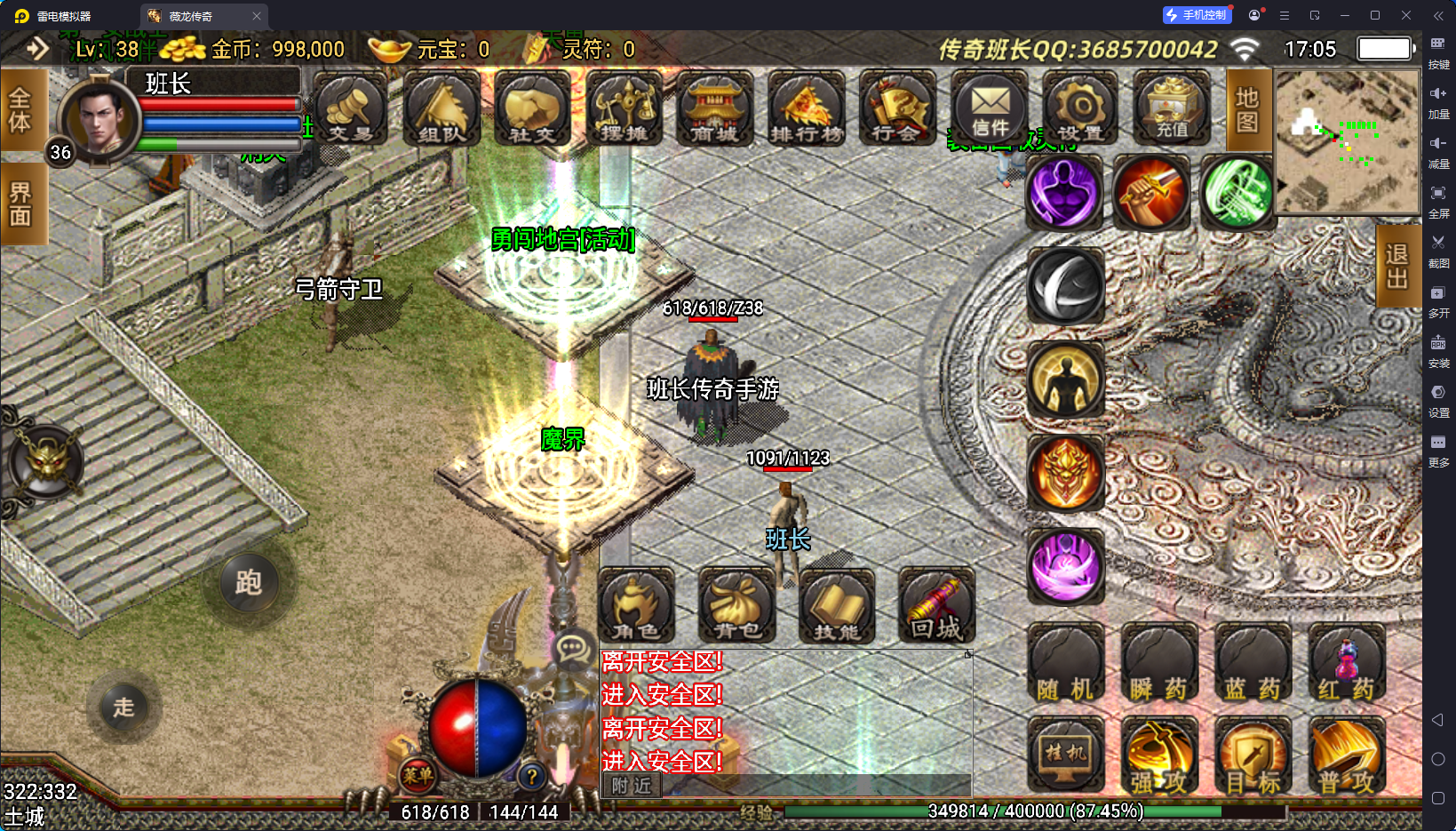Open the minimap

1347,142
